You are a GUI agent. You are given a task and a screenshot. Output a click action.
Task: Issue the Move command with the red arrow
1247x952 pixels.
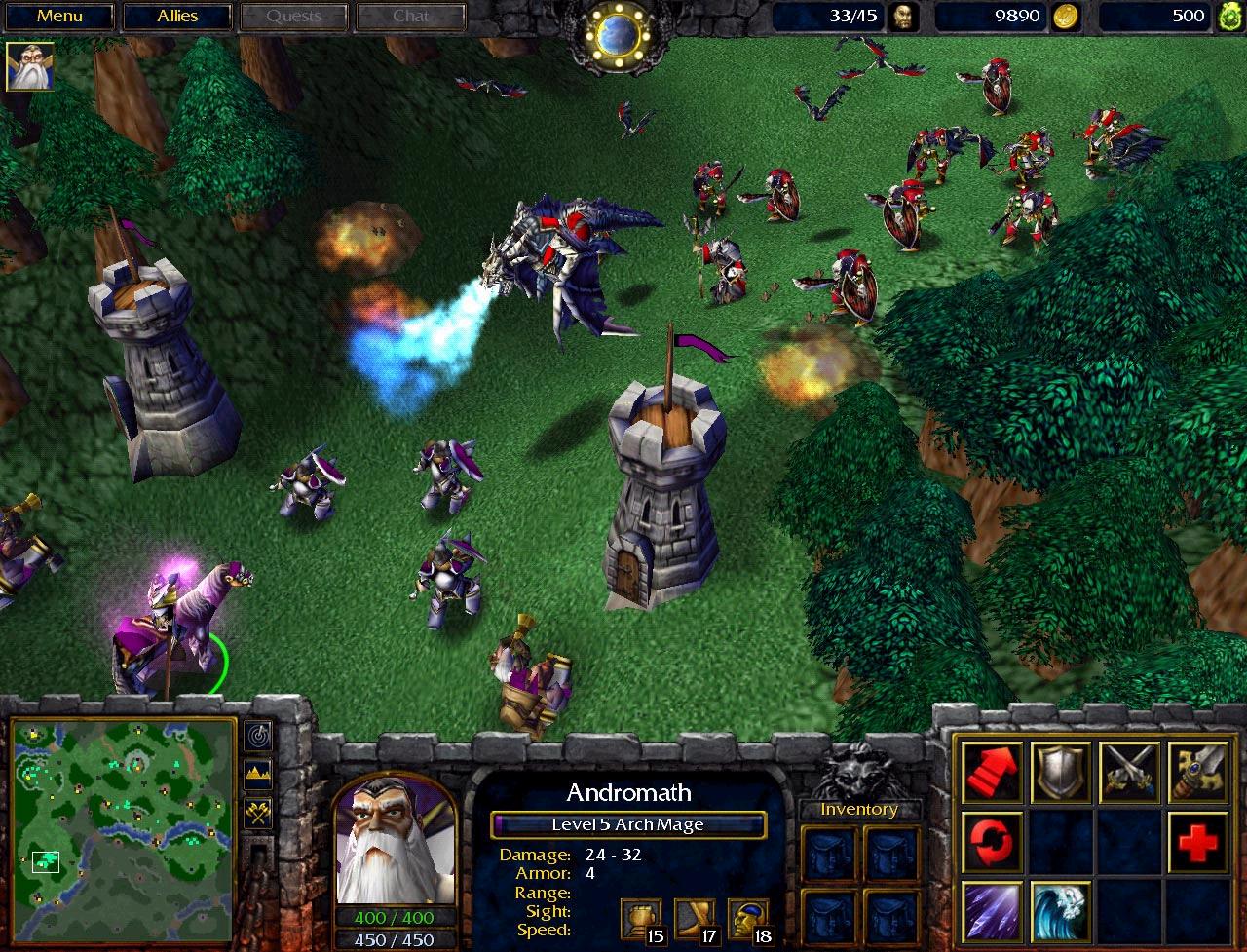993,771
